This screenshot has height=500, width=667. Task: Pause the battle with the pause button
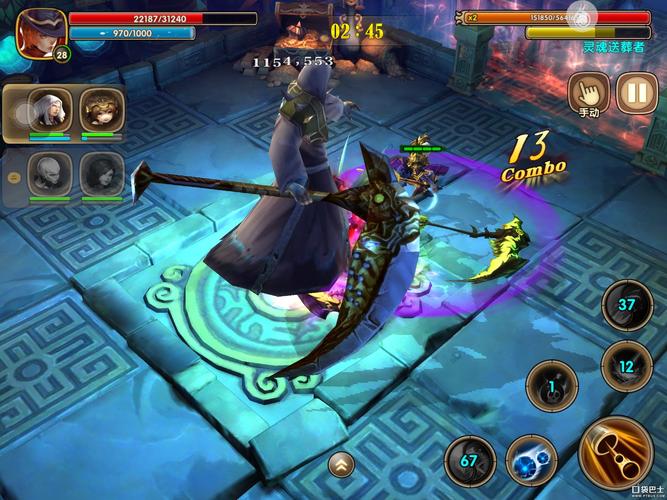coord(636,93)
